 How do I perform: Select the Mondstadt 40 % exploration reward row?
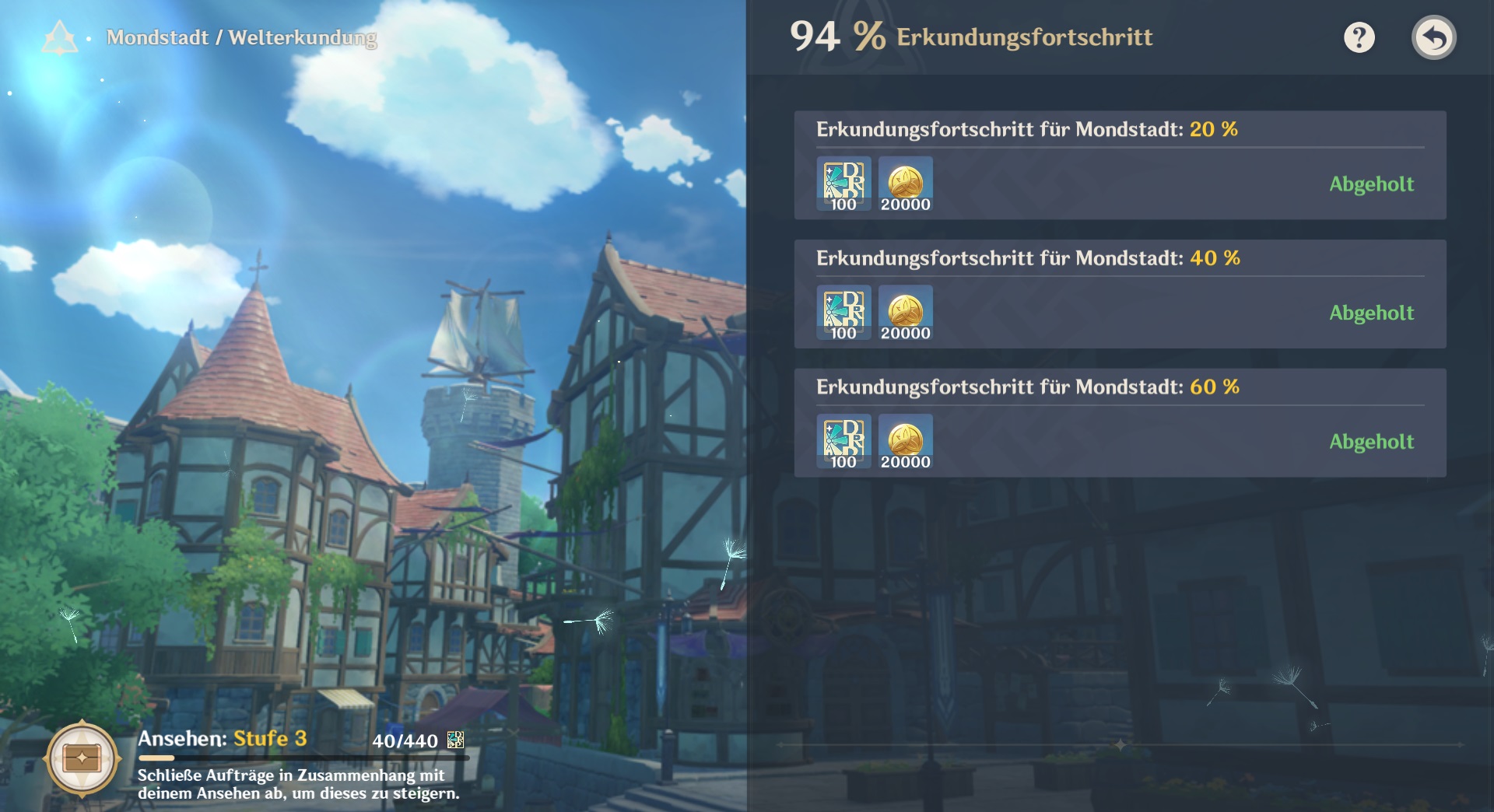(x=1119, y=294)
